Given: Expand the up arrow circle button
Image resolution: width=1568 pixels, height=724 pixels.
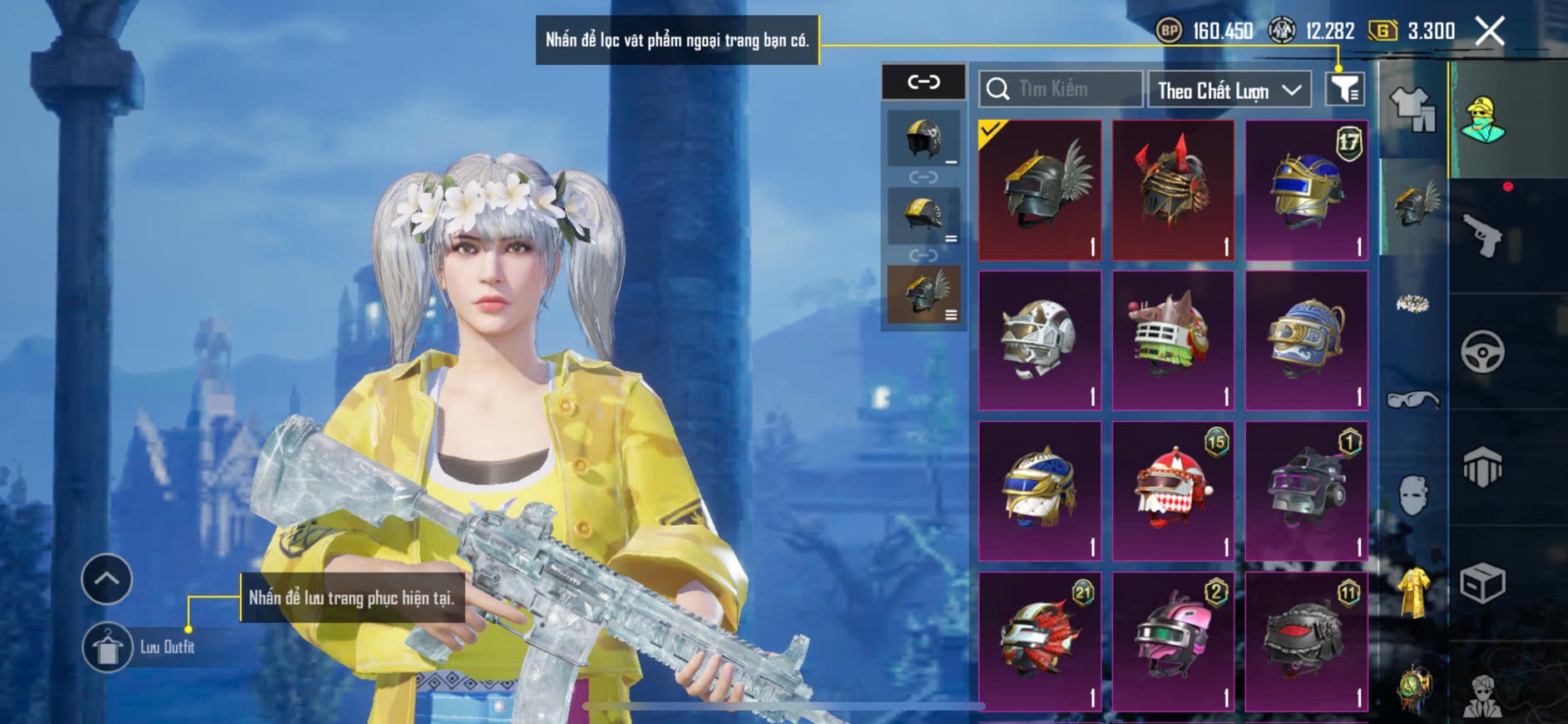Looking at the screenshot, I should [x=106, y=579].
